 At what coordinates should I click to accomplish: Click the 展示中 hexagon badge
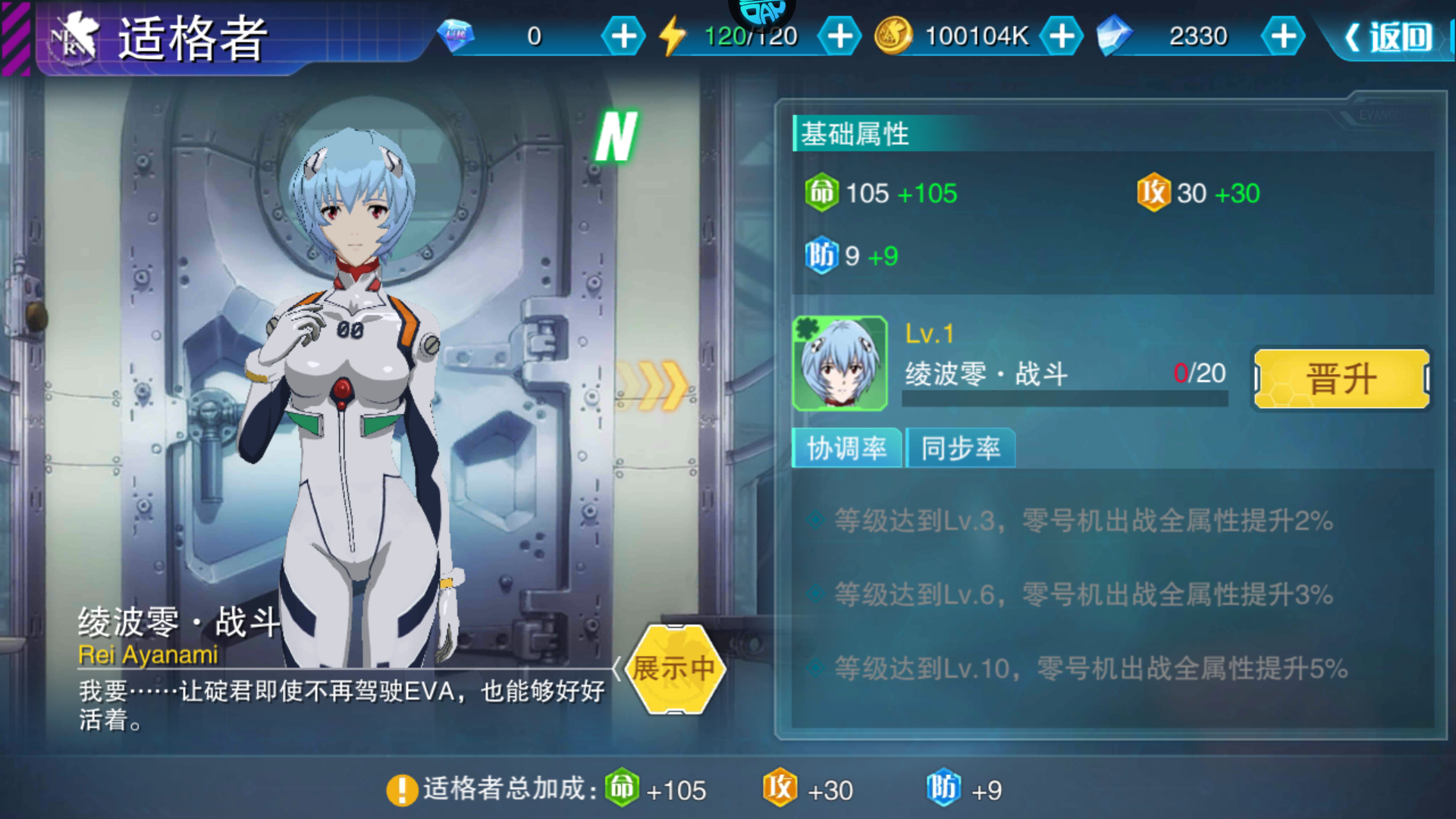pyautogui.click(x=675, y=667)
